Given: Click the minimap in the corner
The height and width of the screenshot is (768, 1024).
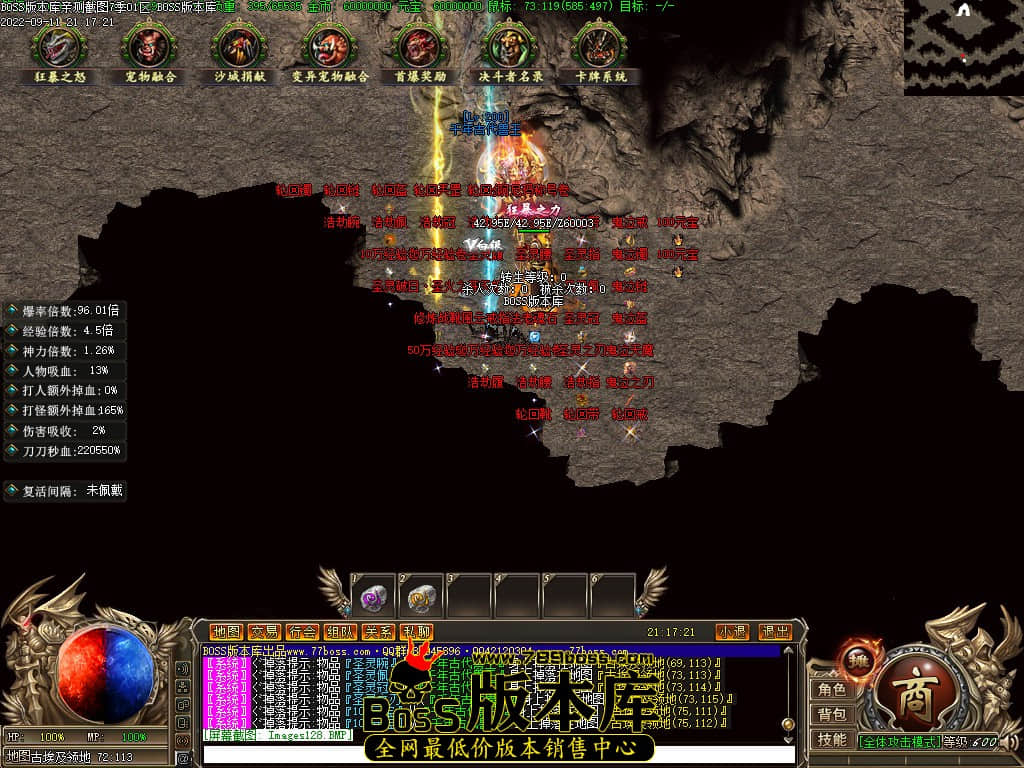Looking at the screenshot, I should (963, 47).
